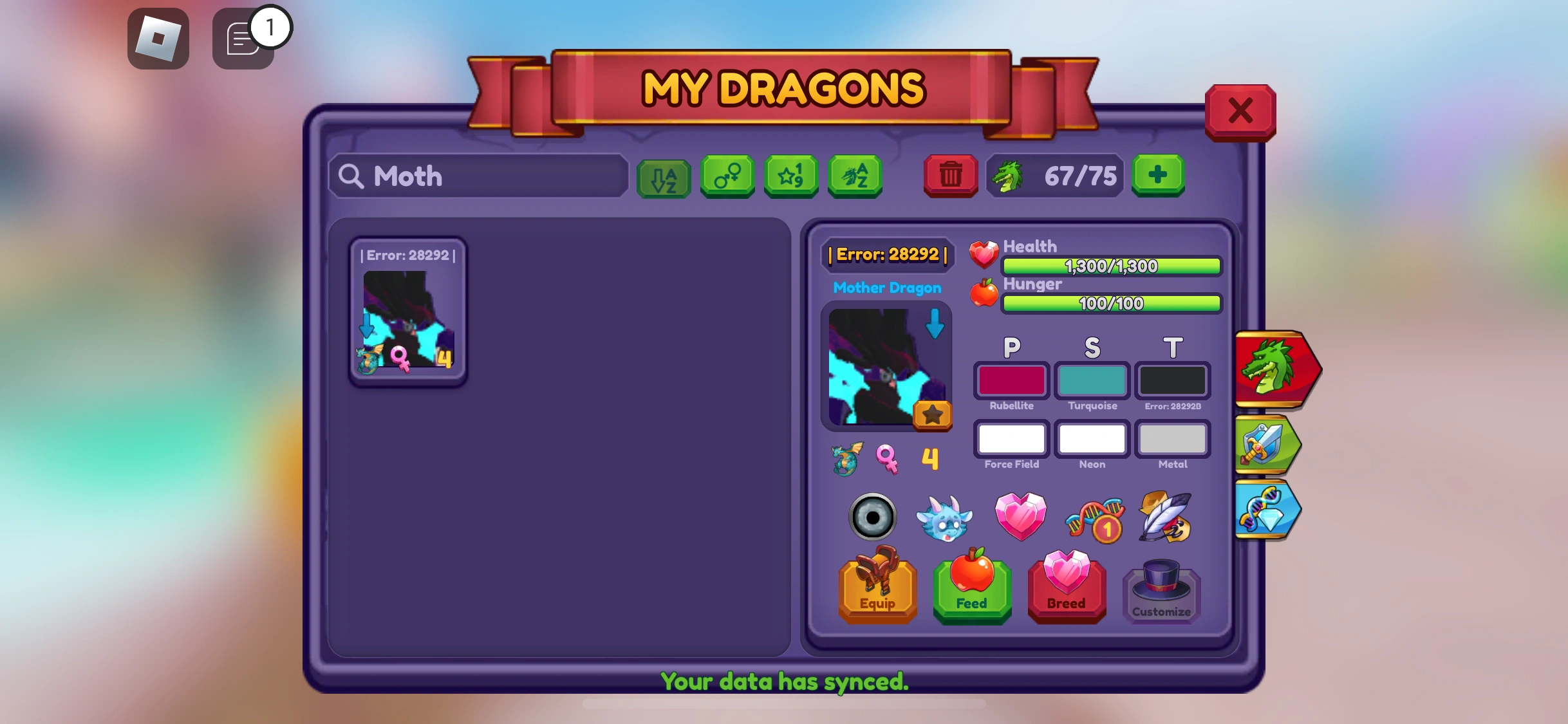Sort dragons alphabetically by species
This screenshot has height=724, width=1568.
855,176
